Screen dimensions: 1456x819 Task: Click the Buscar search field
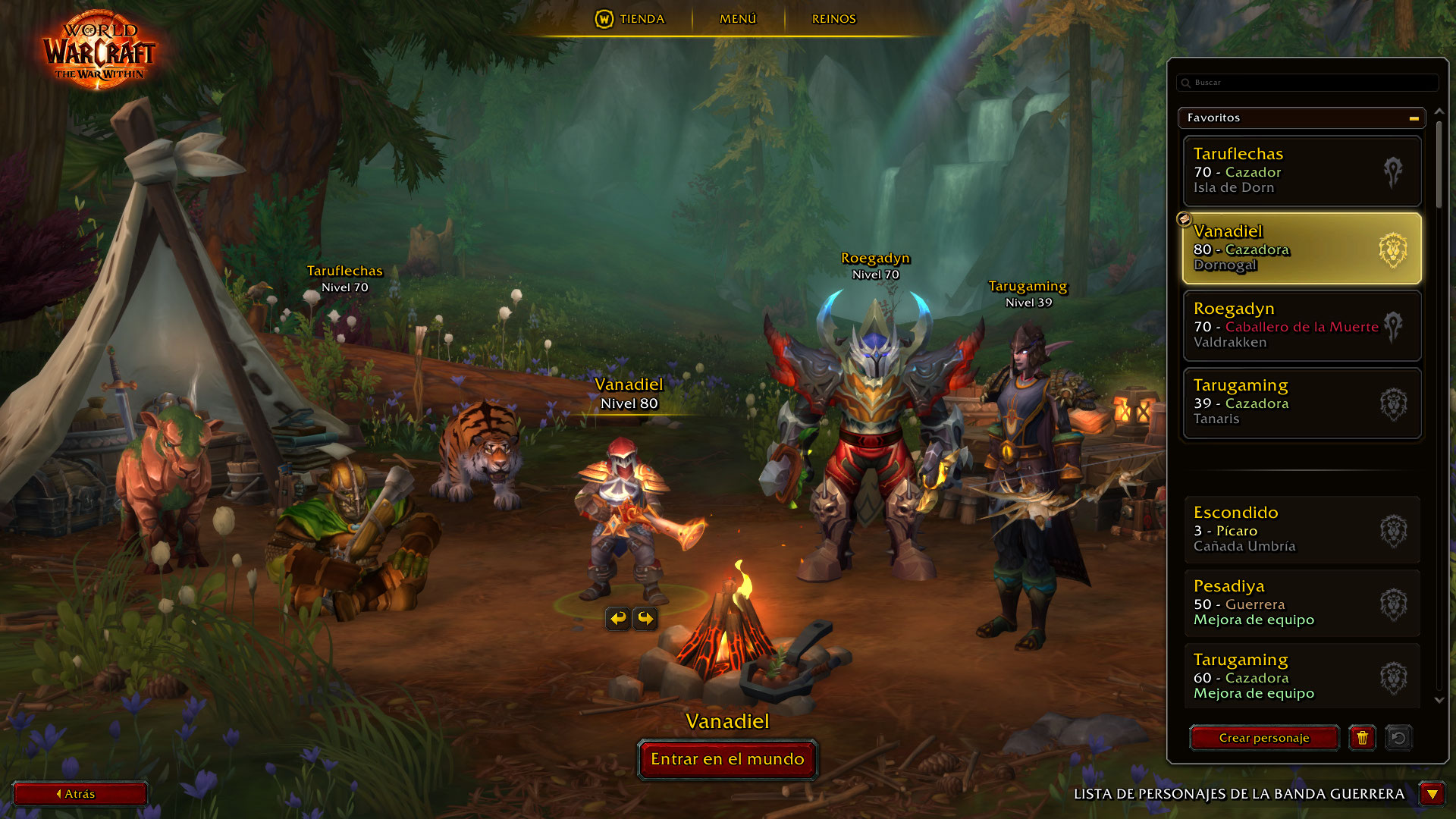coord(1304,83)
